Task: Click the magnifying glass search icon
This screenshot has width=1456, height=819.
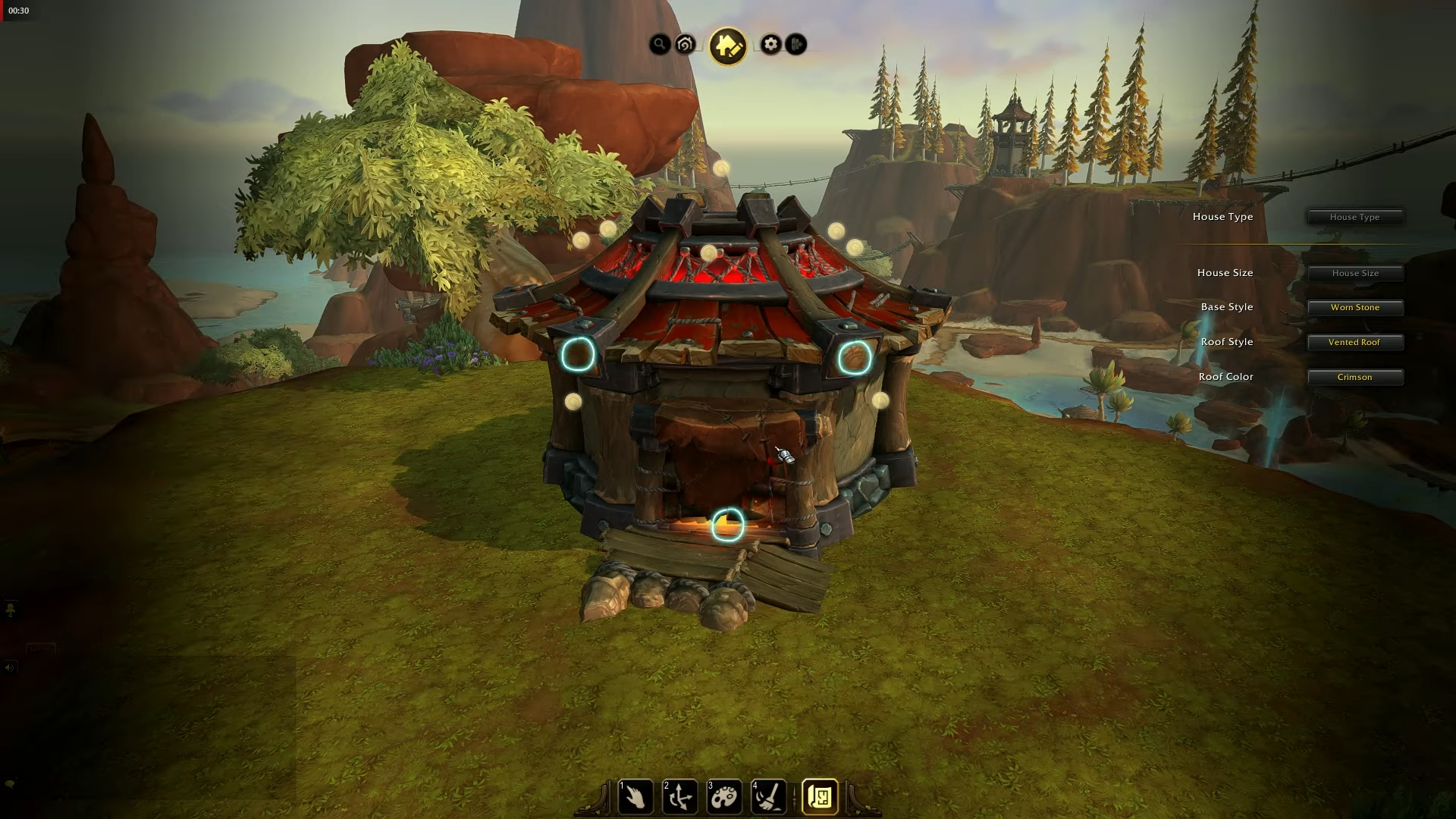Action: click(x=660, y=45)
